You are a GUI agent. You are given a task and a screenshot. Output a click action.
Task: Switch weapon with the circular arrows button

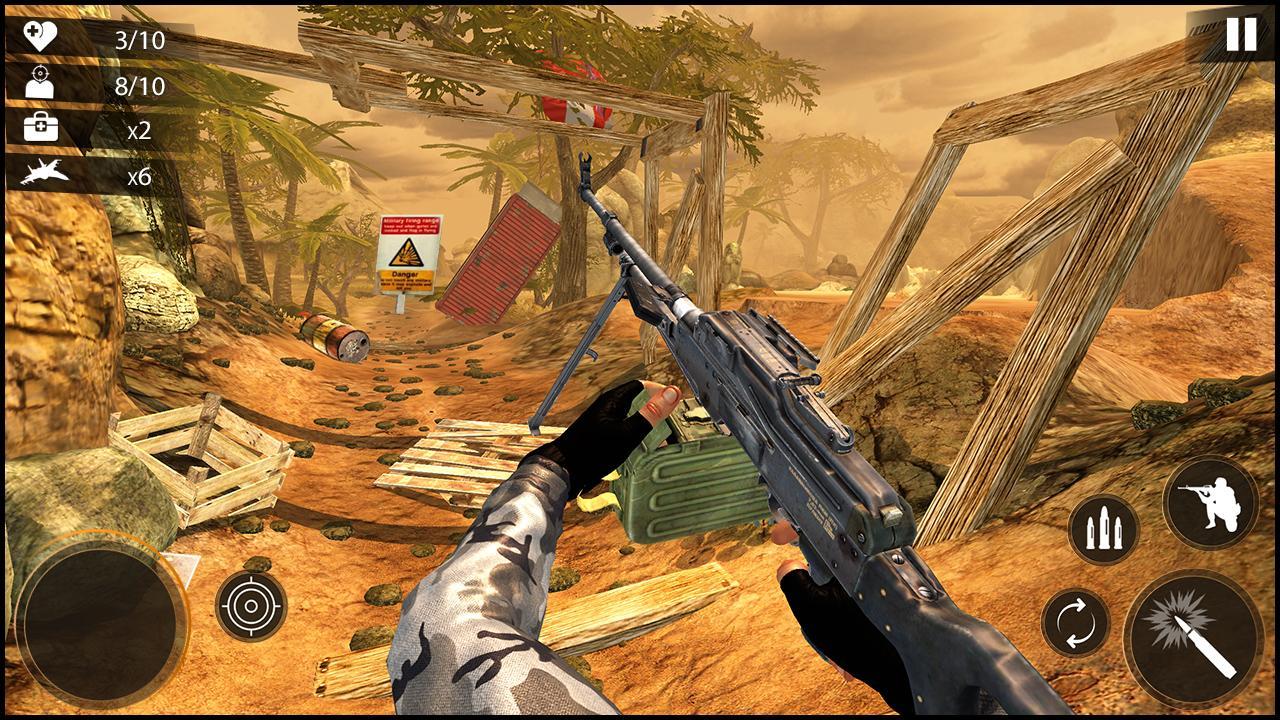tap(1075, 622)
